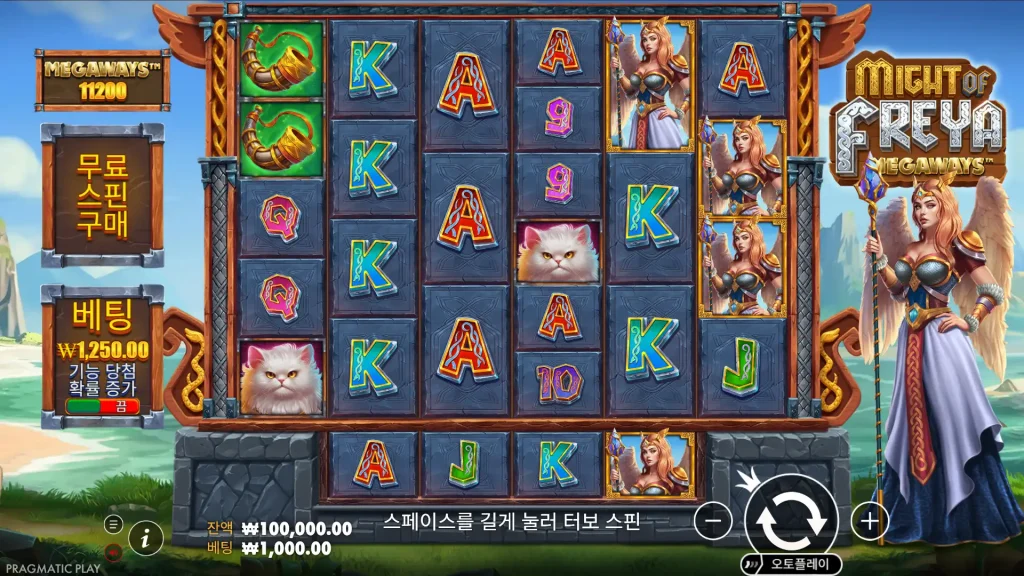Open the game info (i) page
Viewport: 1024px width, 576px height.
(x=146, y=537)
